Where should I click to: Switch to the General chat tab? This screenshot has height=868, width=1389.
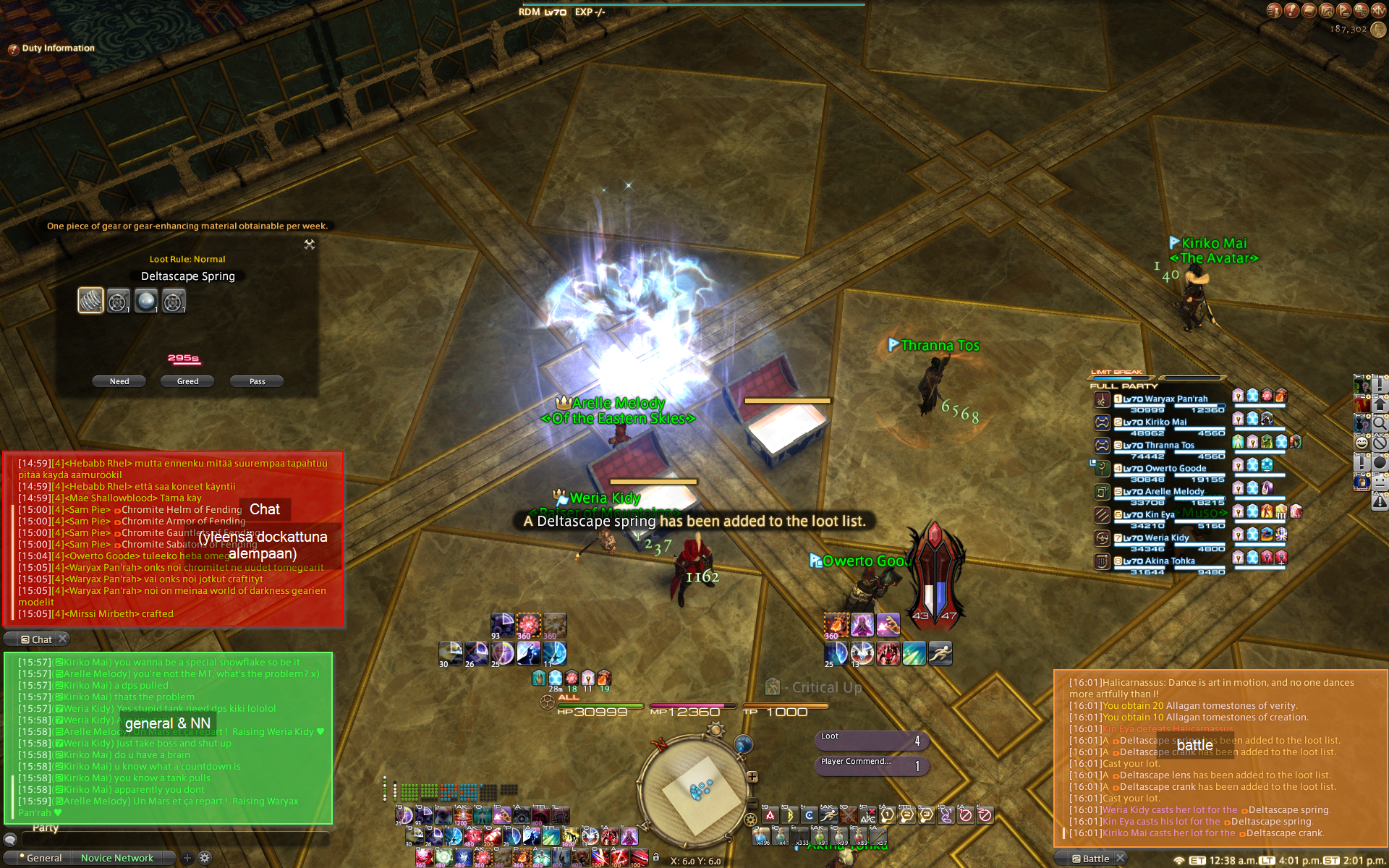coord(44,858)
